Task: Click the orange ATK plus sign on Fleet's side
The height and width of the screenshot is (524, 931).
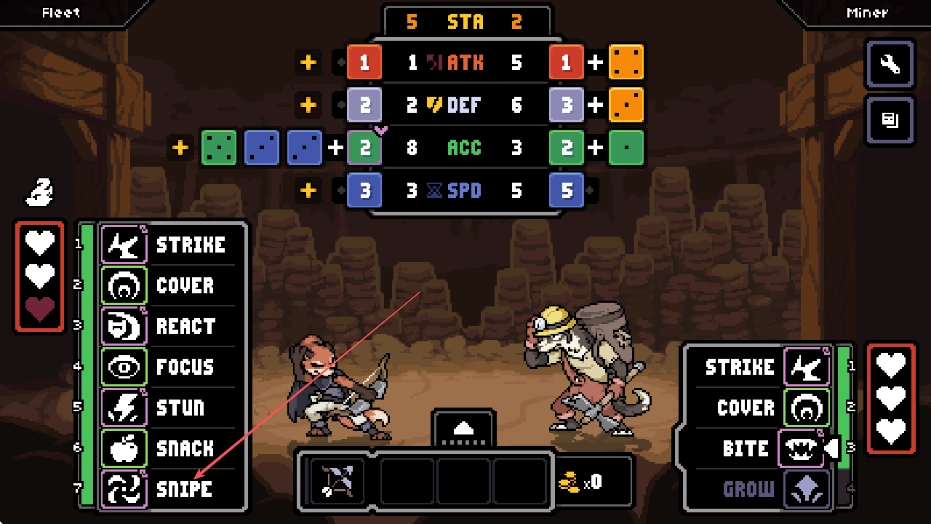Action: pos(308,62)
